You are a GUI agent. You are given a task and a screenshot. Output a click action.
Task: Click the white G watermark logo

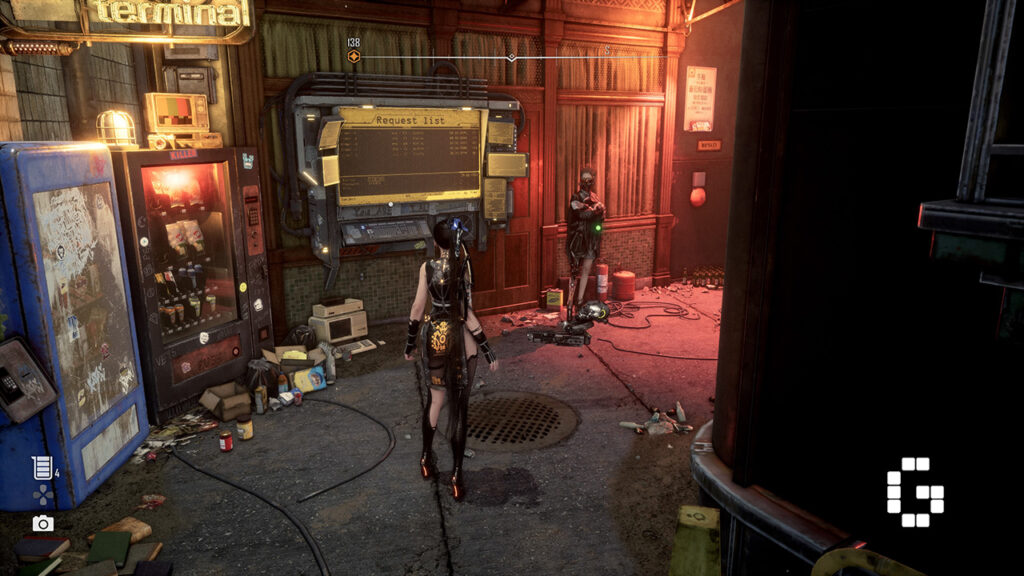(x=914, y=492)
